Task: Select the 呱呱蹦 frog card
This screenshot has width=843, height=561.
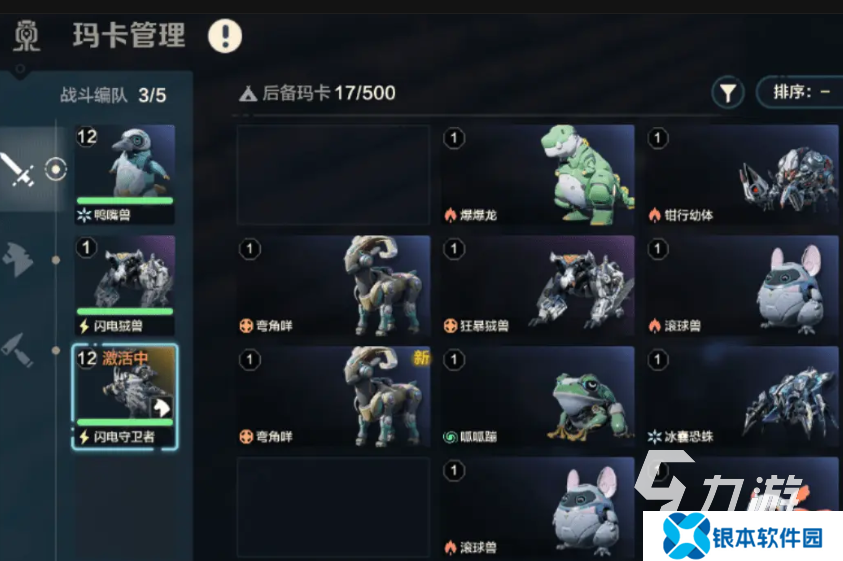Action: coord(538,396)
